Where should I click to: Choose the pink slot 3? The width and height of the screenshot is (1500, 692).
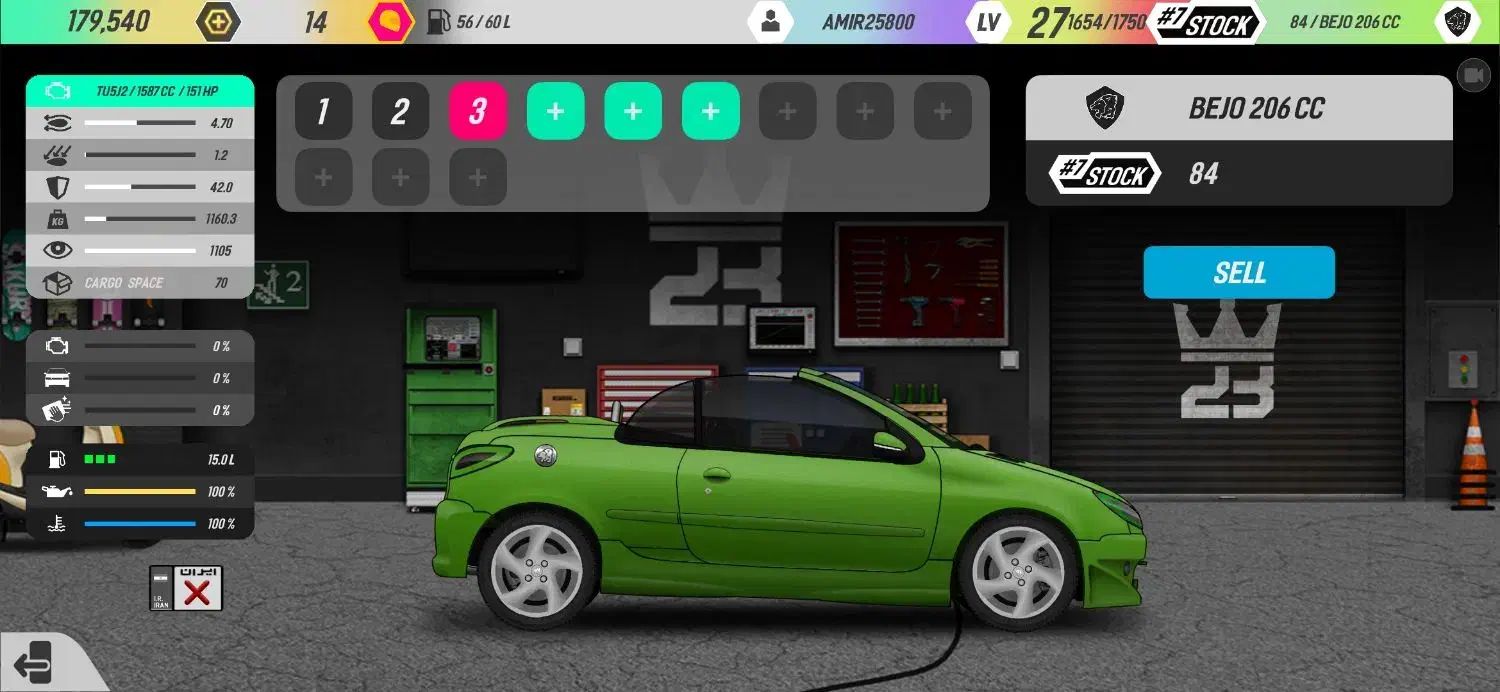(478, 111)
